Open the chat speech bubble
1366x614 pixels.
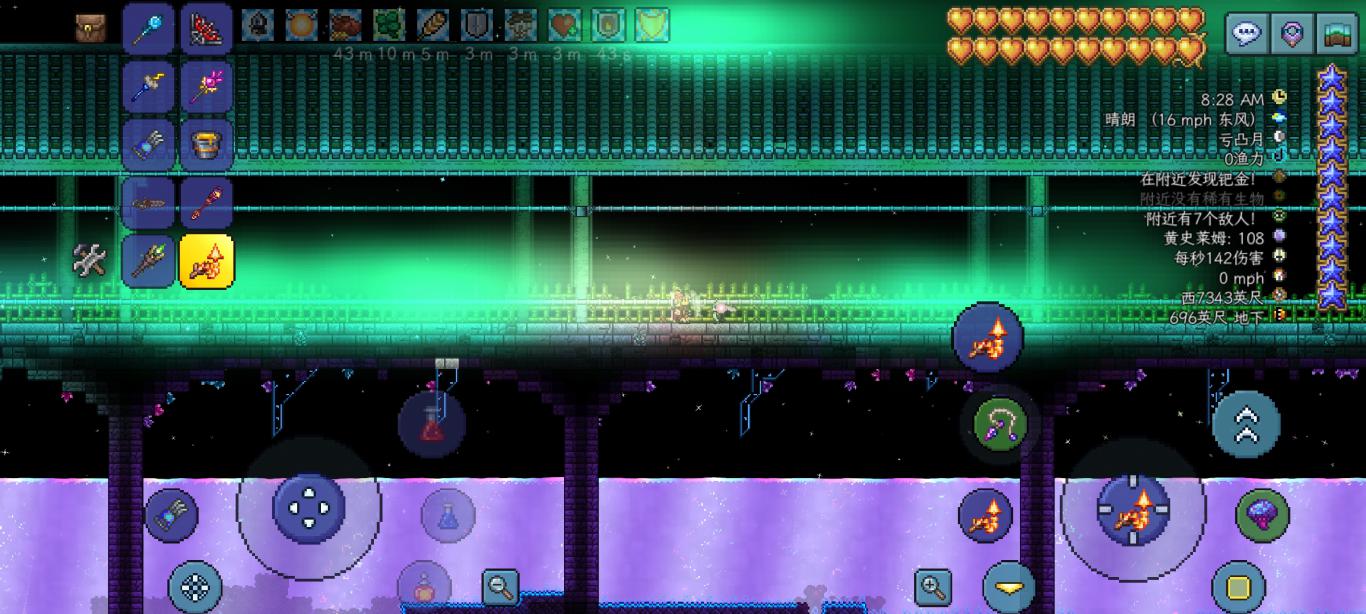1246,34
